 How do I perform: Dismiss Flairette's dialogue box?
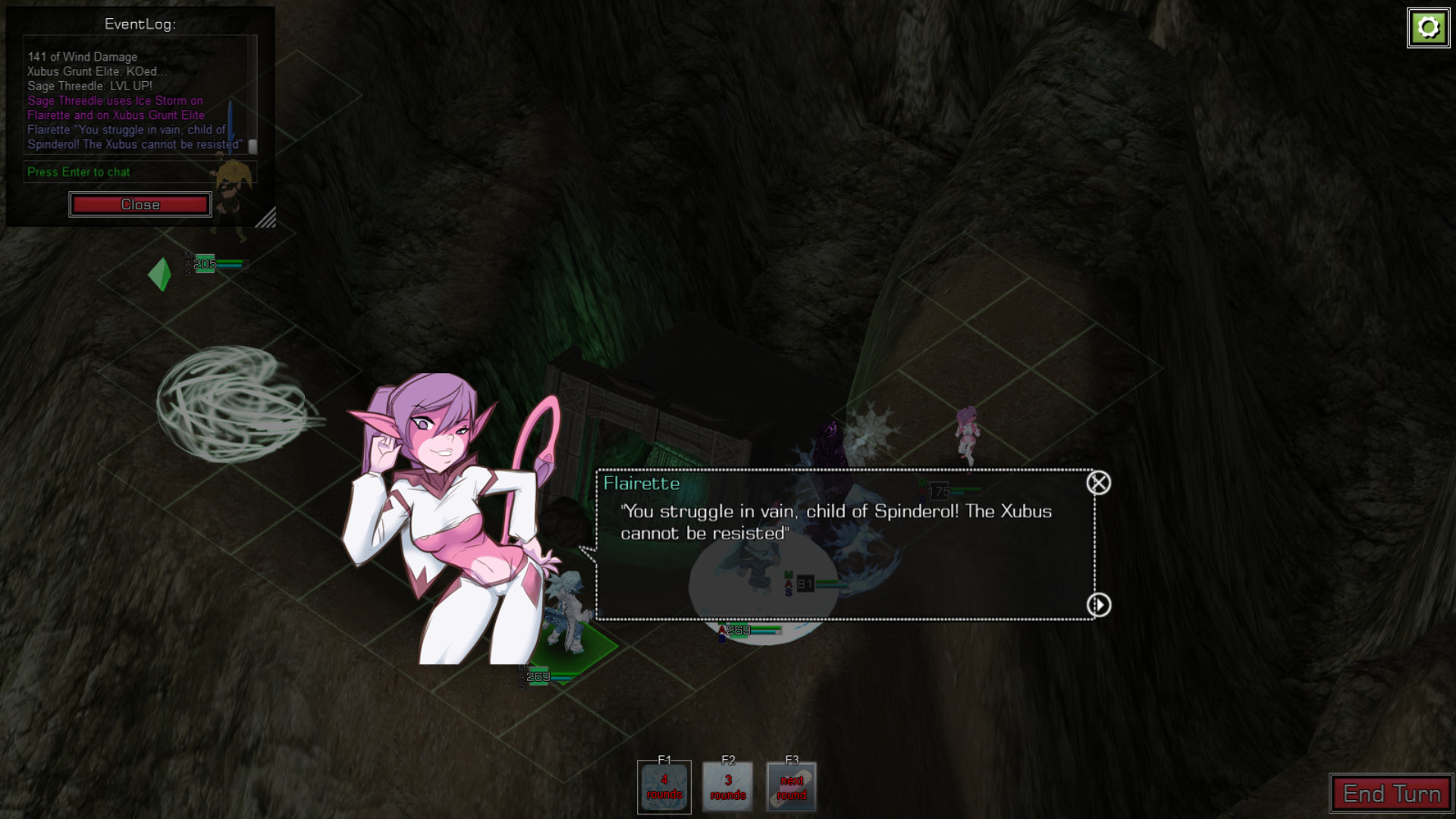[1099, 483]
